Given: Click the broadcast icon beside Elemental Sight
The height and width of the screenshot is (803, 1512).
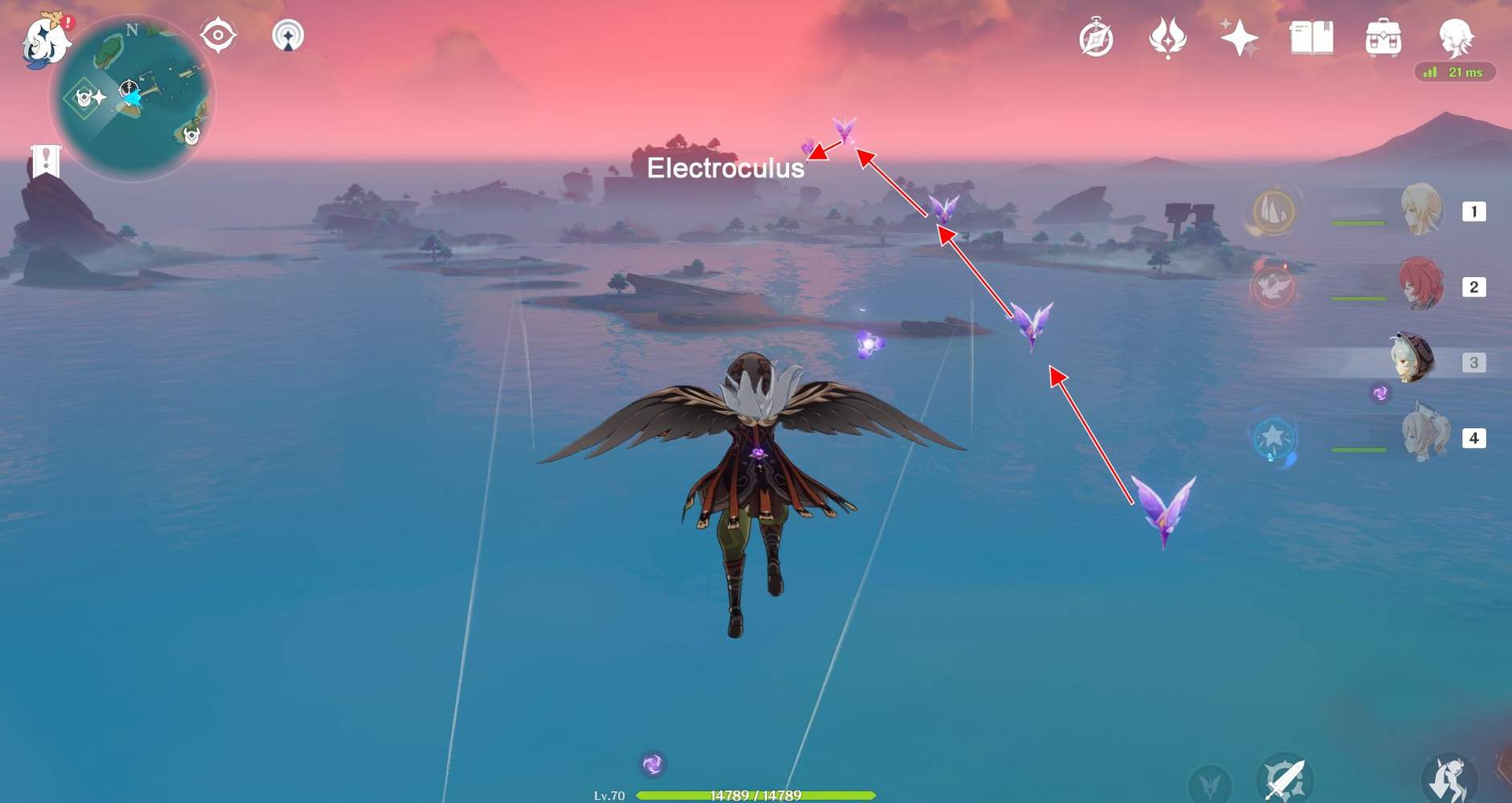Looking at the screenshot, I should [x=288, y=36].
